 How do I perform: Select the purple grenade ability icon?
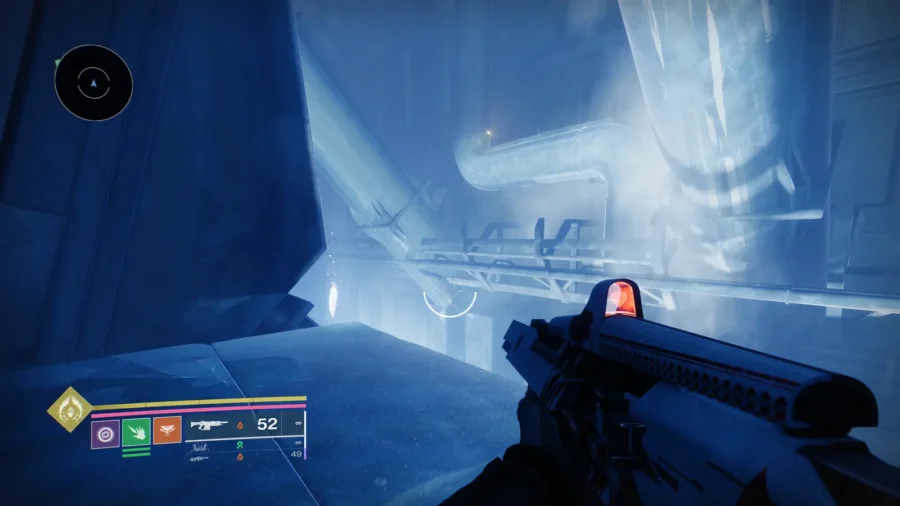pos(105,433)
